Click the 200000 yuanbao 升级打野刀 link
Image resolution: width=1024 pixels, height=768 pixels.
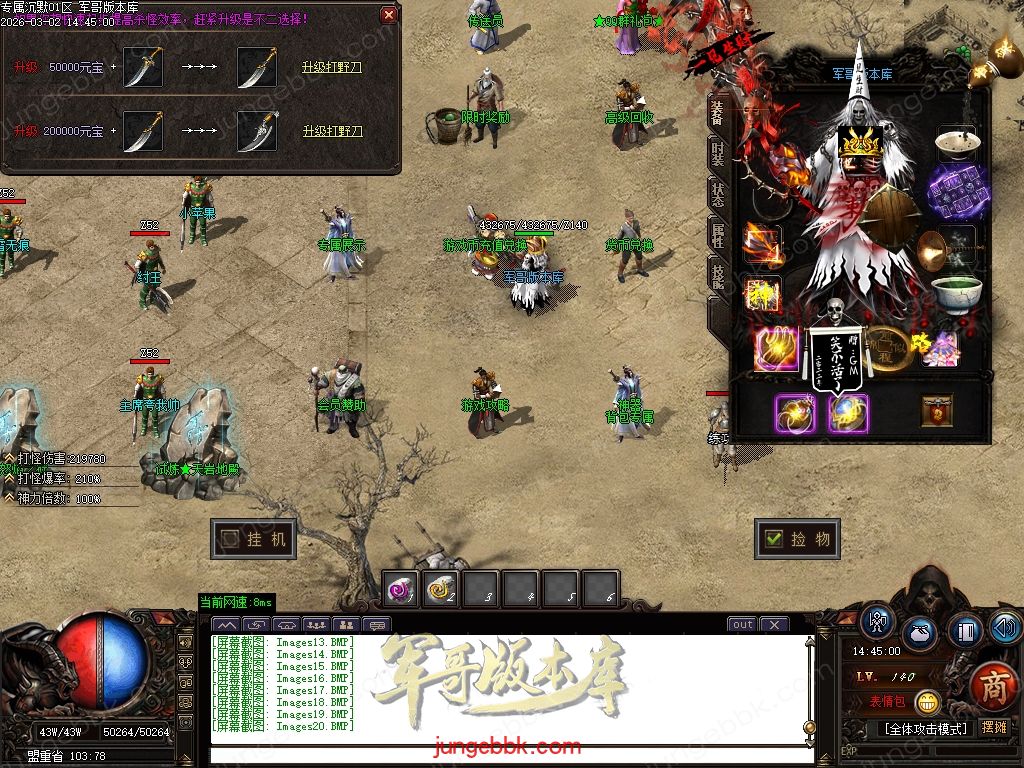coord(332,131)
